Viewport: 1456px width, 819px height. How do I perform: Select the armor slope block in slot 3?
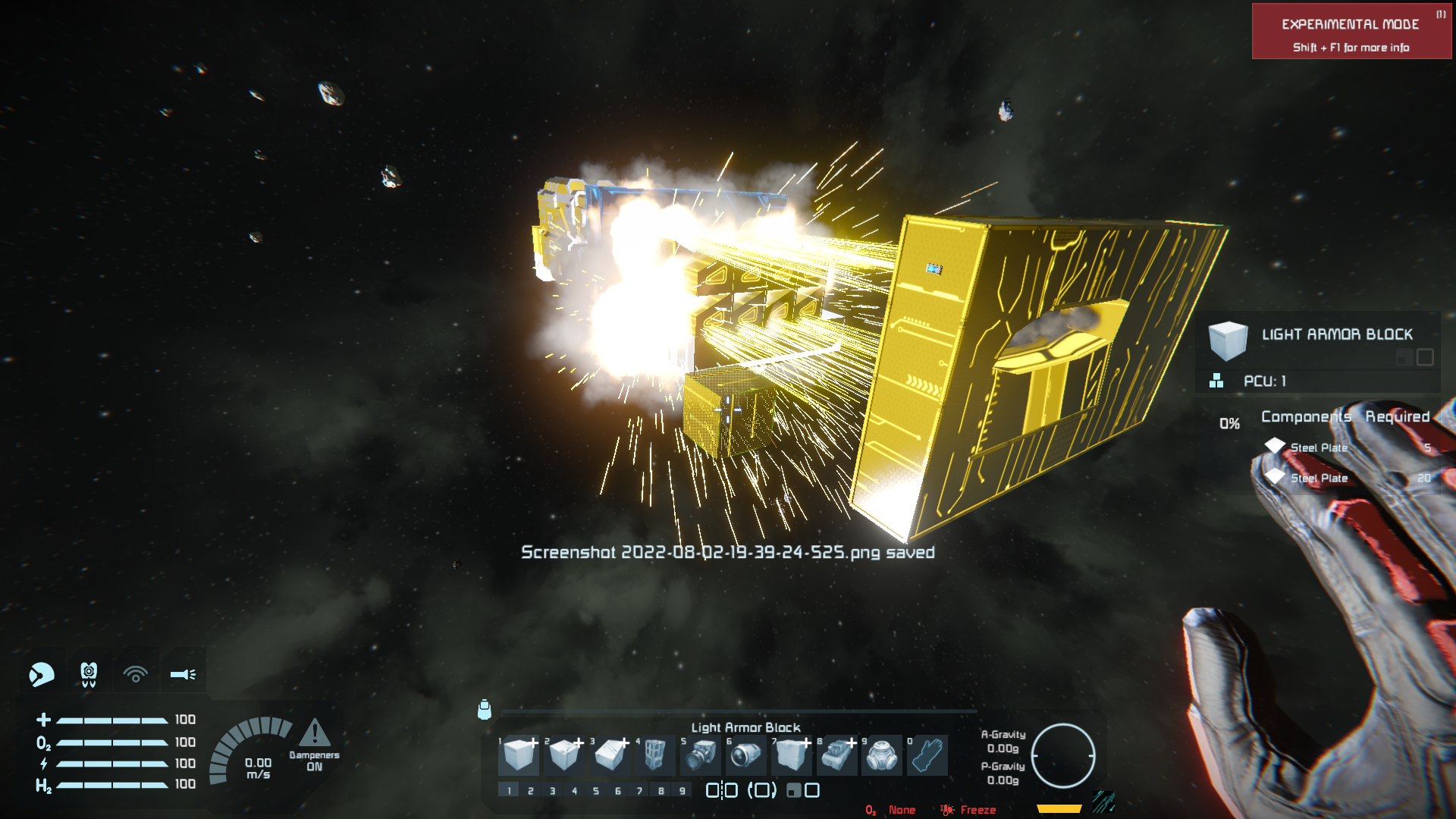pyautogui.click(x=610, y=755)
